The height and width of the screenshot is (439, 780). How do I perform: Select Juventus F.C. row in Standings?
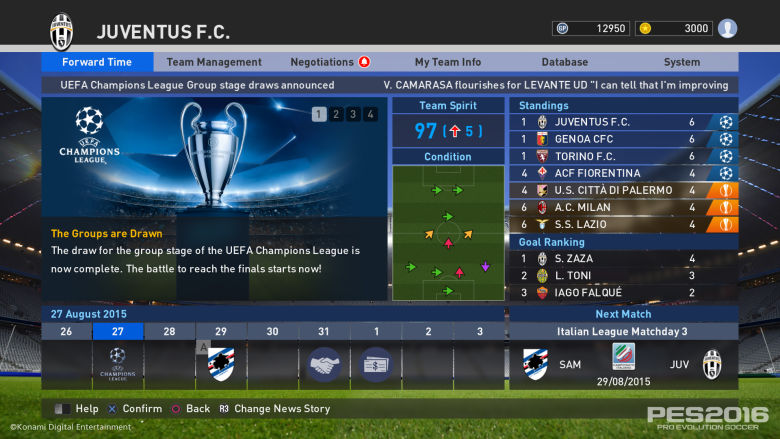coord(624,122)
